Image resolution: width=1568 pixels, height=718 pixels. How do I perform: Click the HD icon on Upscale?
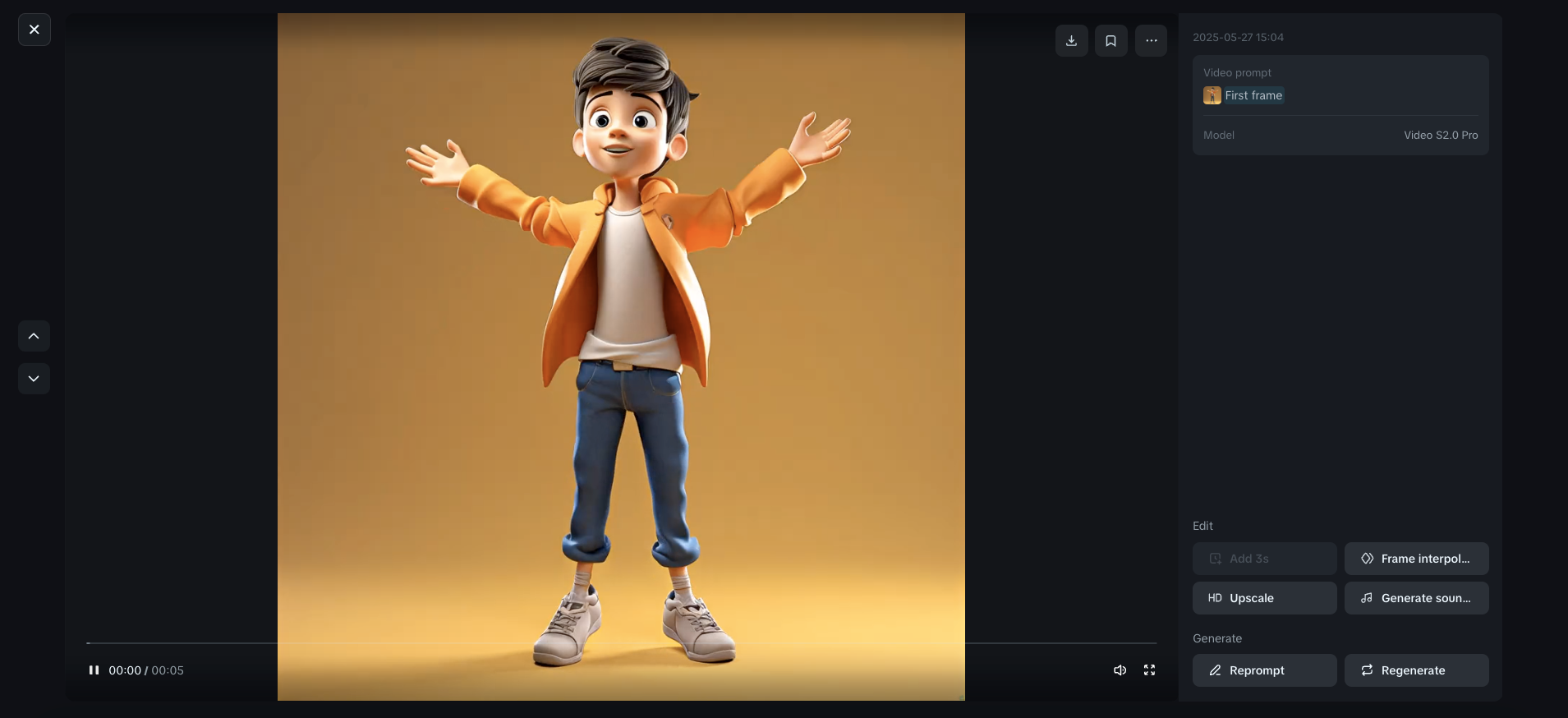click(1215, 598)
